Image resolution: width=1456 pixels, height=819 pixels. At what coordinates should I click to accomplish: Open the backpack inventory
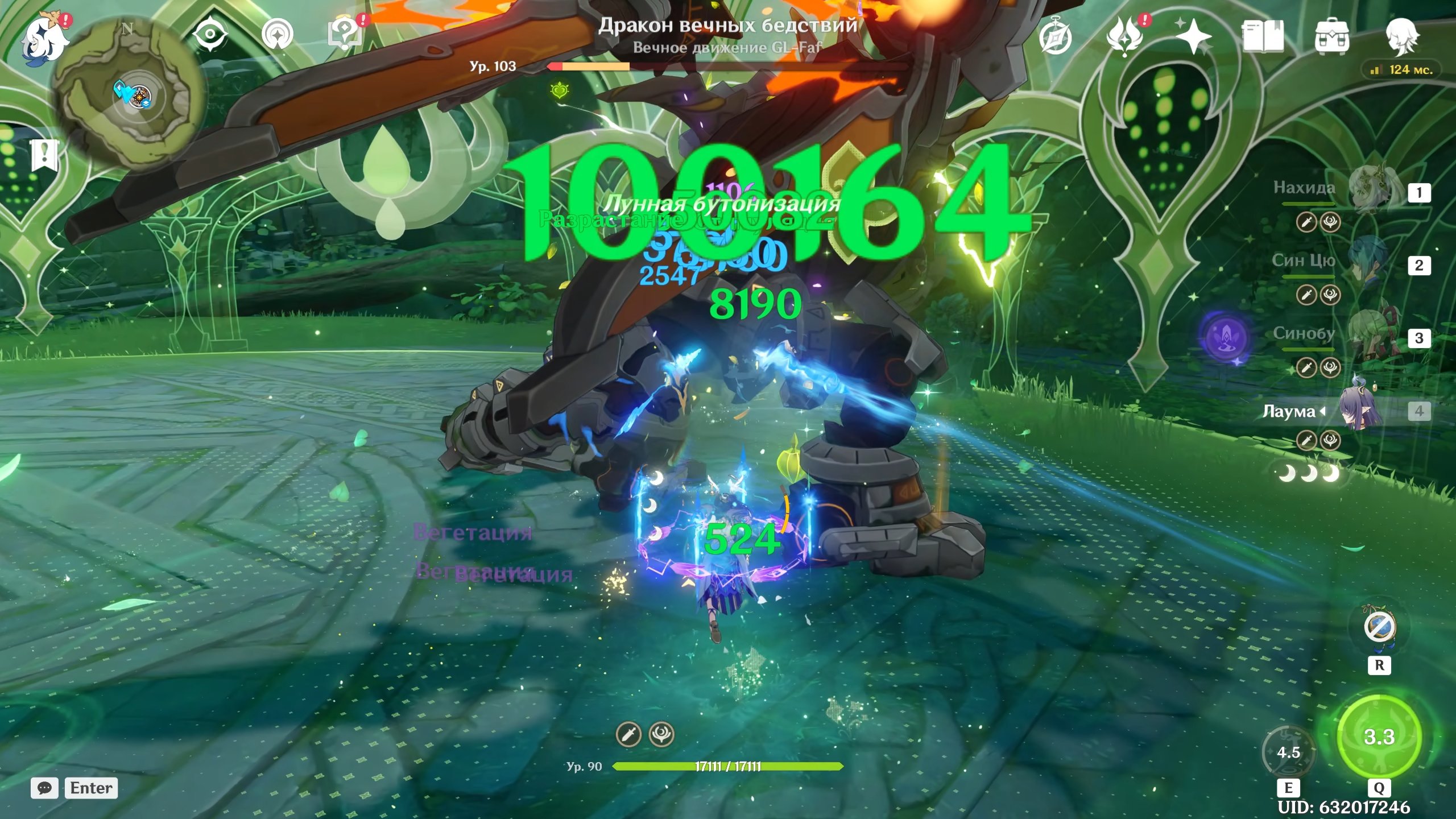(1332, 36)
